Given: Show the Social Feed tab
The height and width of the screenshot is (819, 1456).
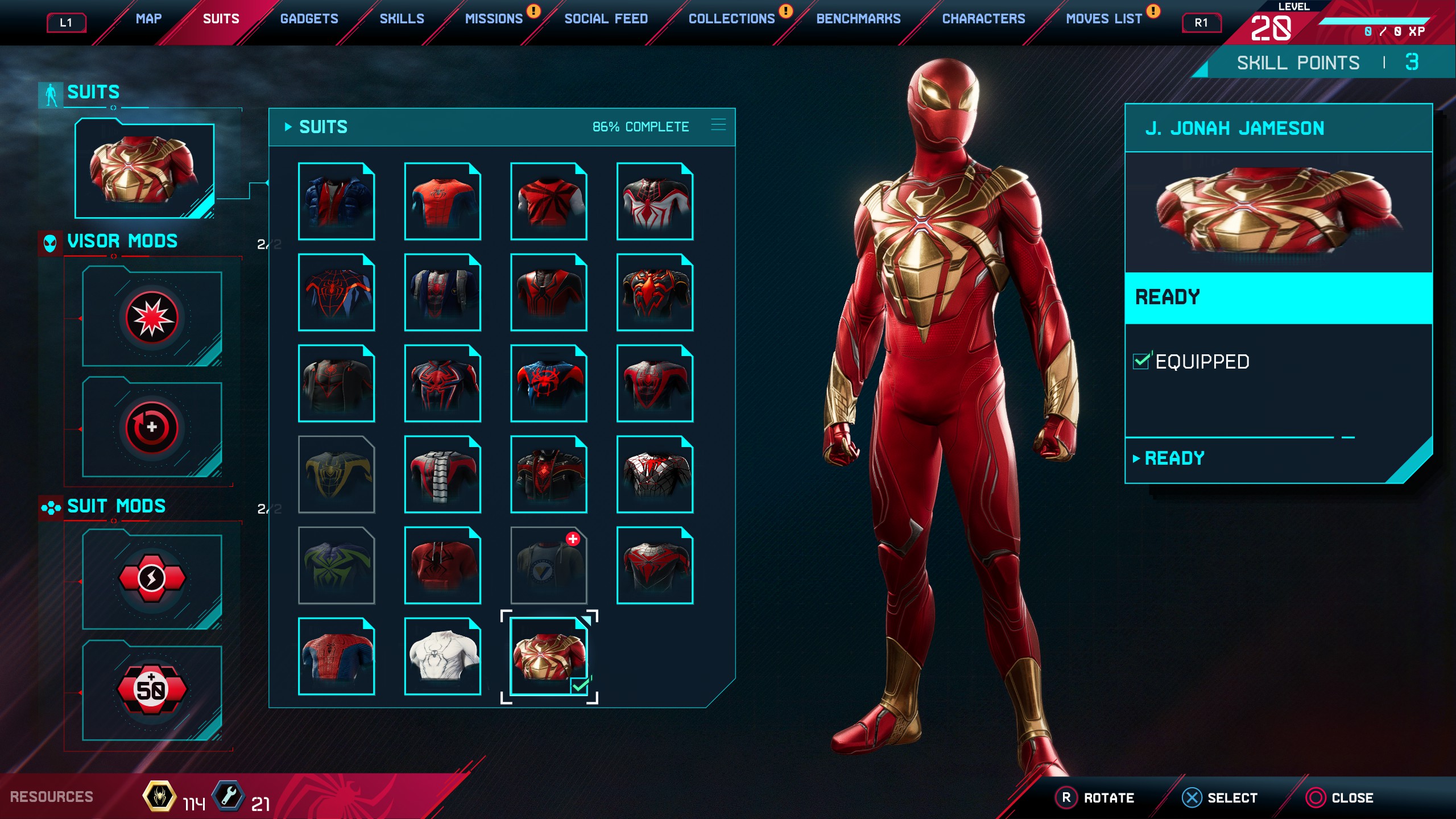Looking at the screenshot, I should click(x=606, y=19).
